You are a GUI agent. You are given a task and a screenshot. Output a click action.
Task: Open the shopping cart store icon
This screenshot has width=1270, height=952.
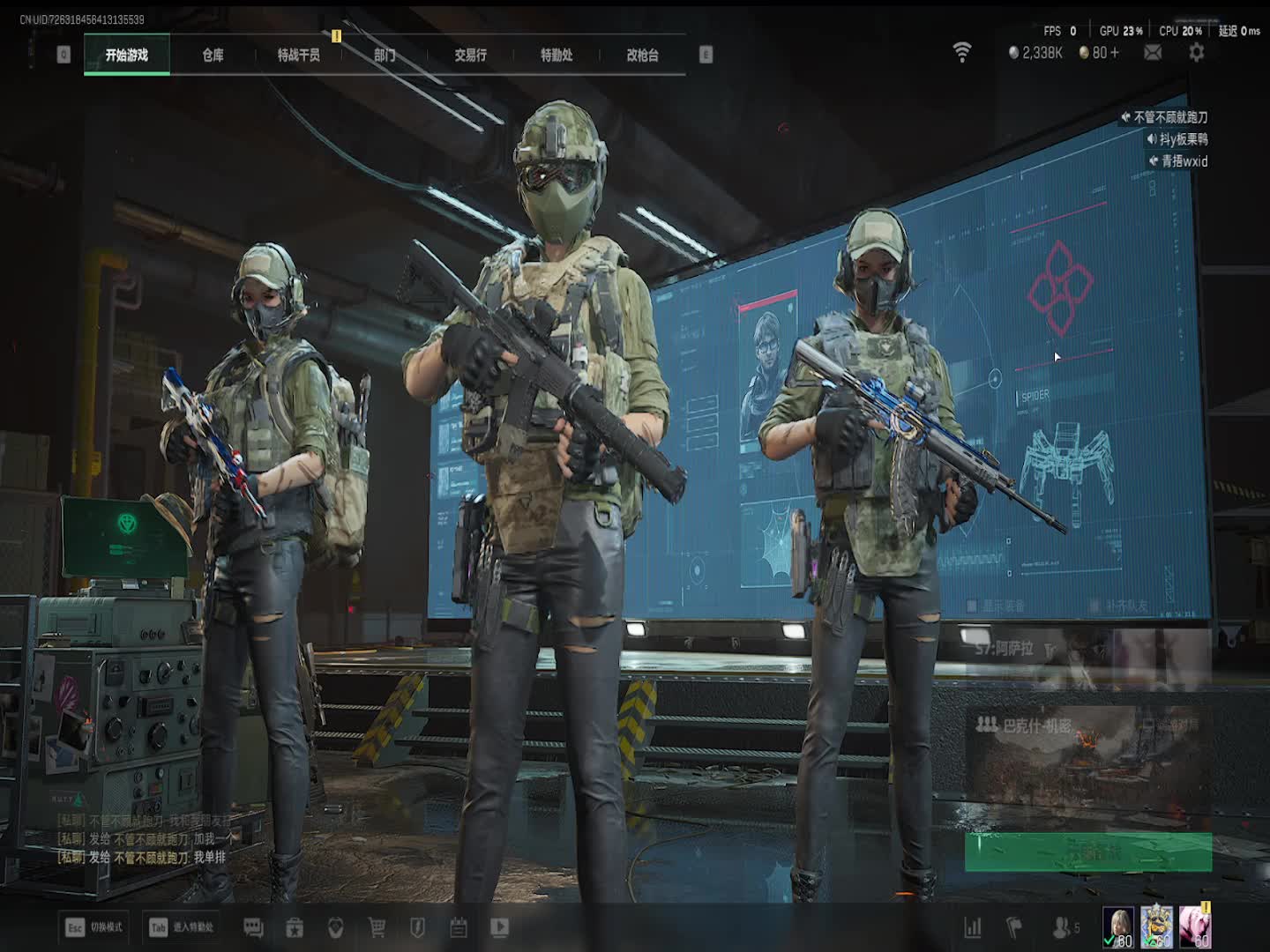tap(377, 927)
